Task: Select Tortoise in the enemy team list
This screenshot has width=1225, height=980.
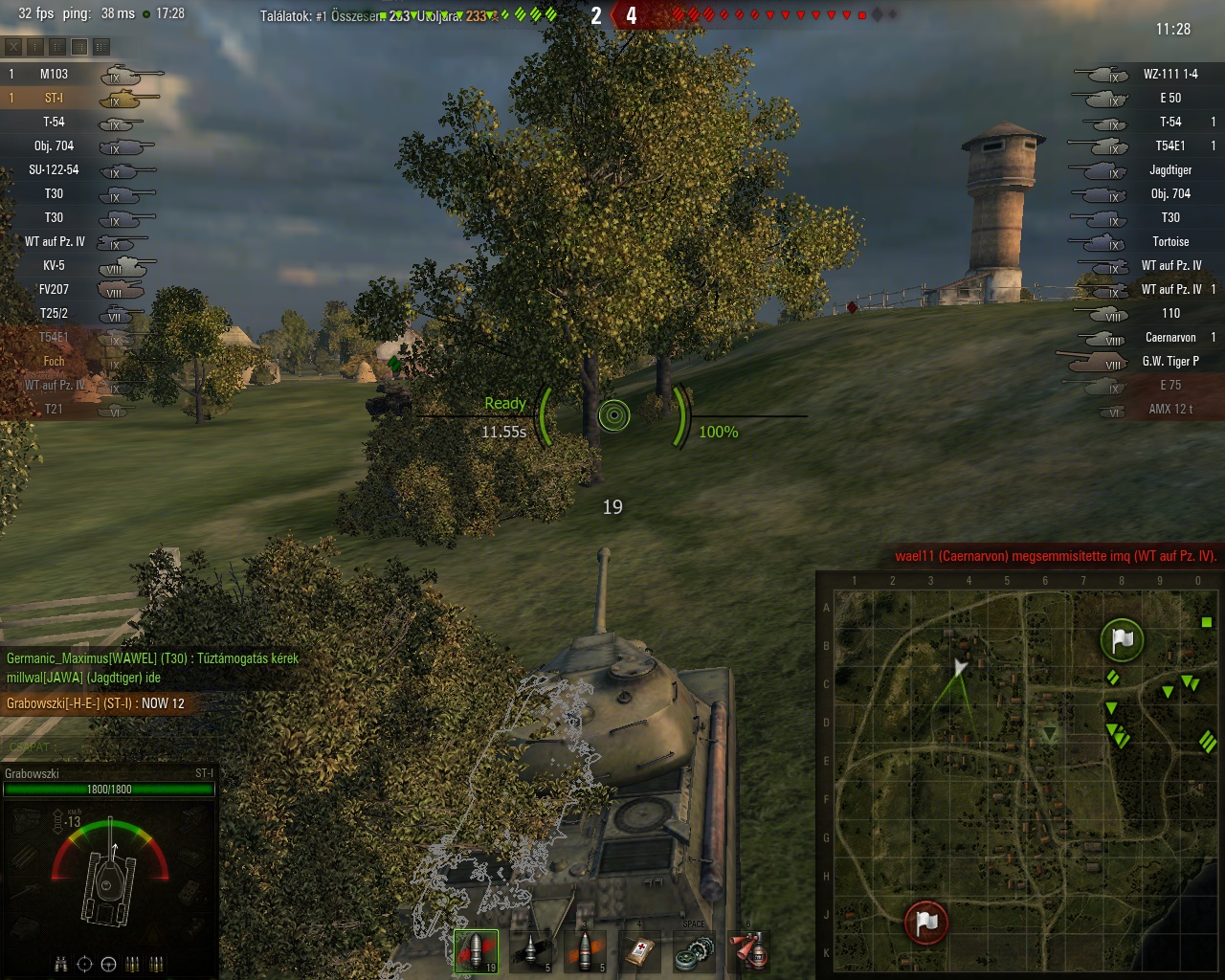Action: pyautogui.click(x=1169, y=241)
